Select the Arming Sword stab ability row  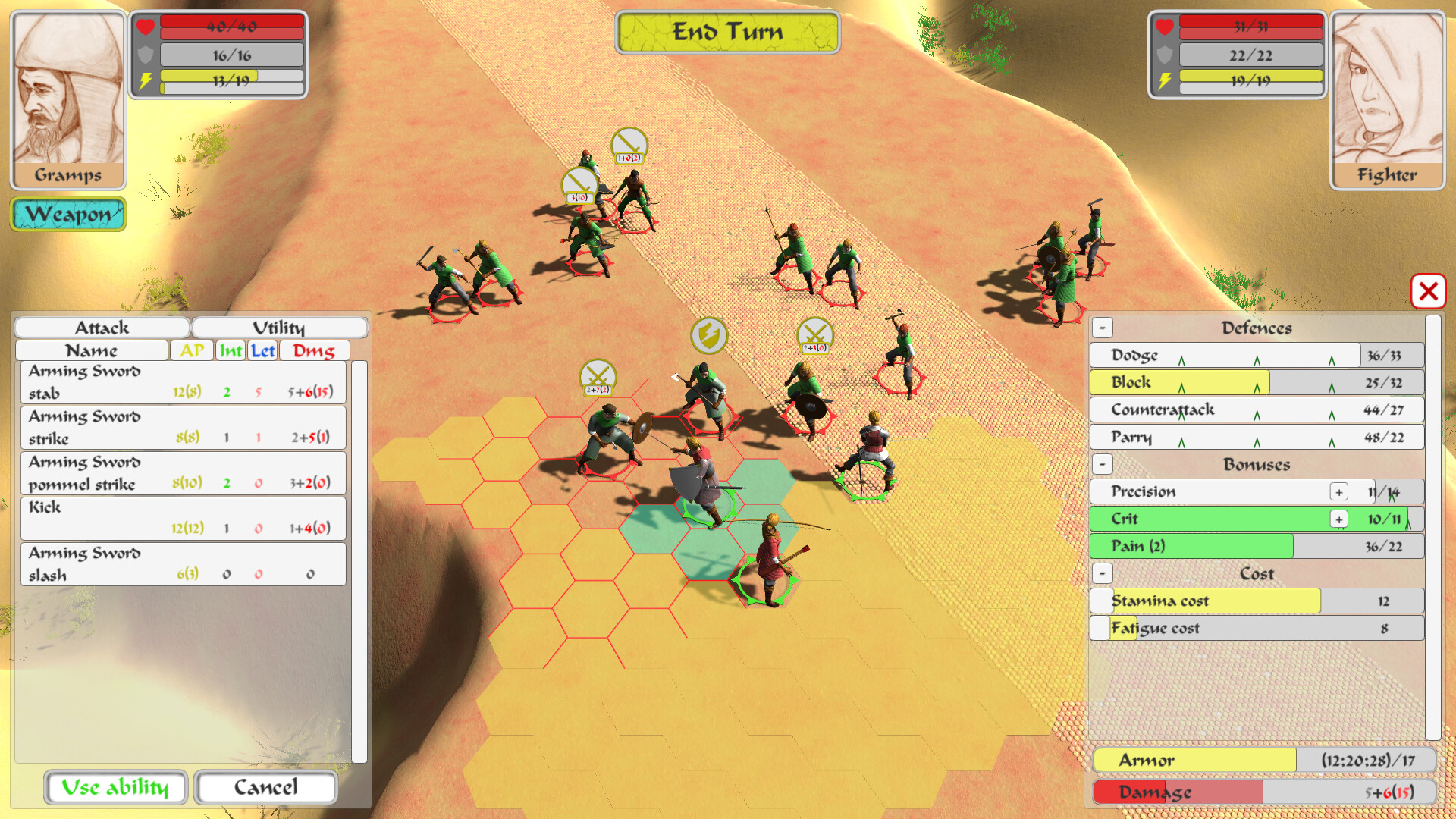tap(182, 382)
